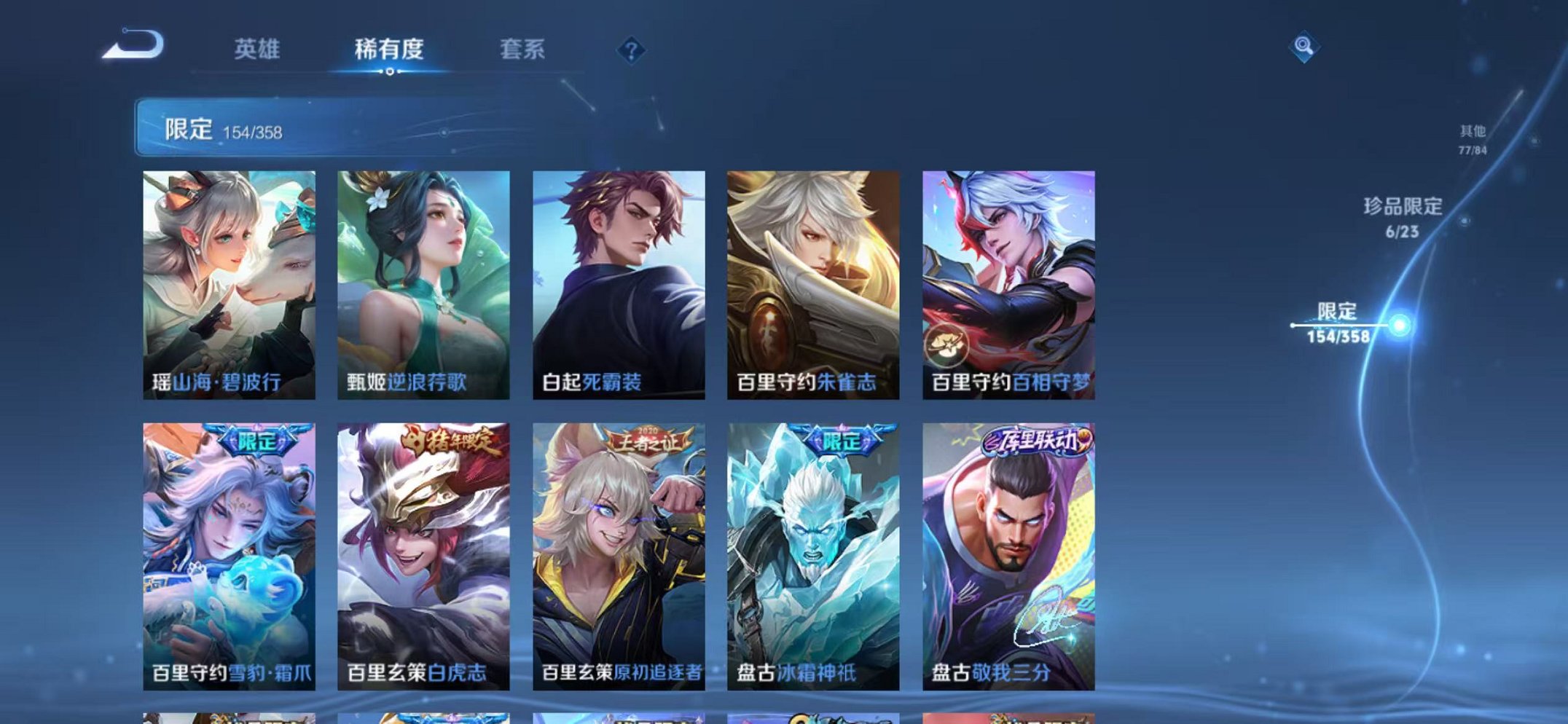Switch to the 套系 tab
The height and width of the screenshot is (724, 1568).
tap(522, 50)
